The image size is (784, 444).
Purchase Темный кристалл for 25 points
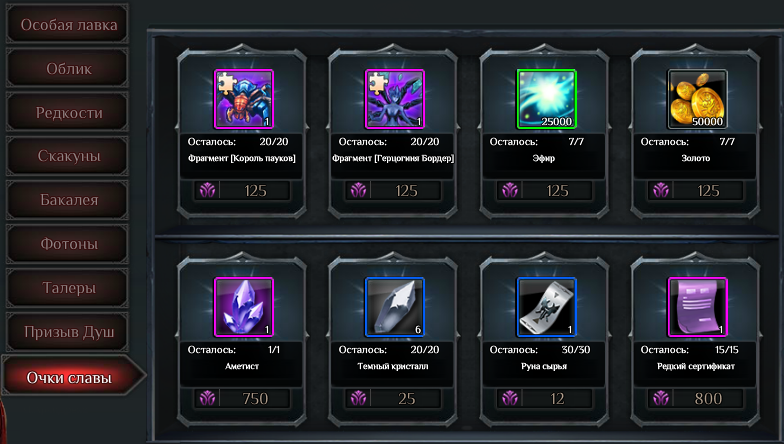(394, 398)
